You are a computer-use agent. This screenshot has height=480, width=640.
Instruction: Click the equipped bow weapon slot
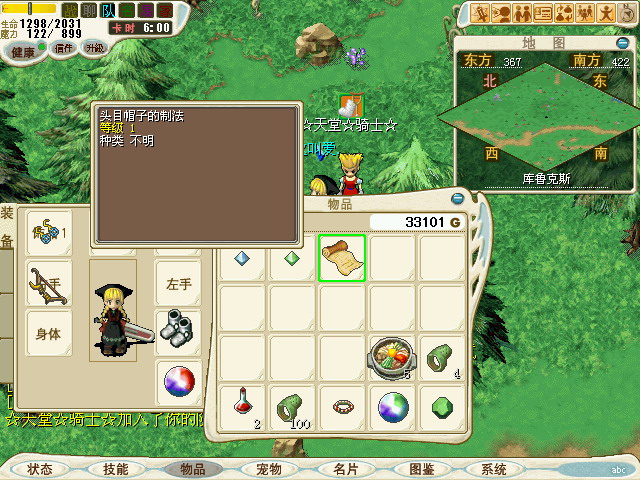click(x=47, y=283)
